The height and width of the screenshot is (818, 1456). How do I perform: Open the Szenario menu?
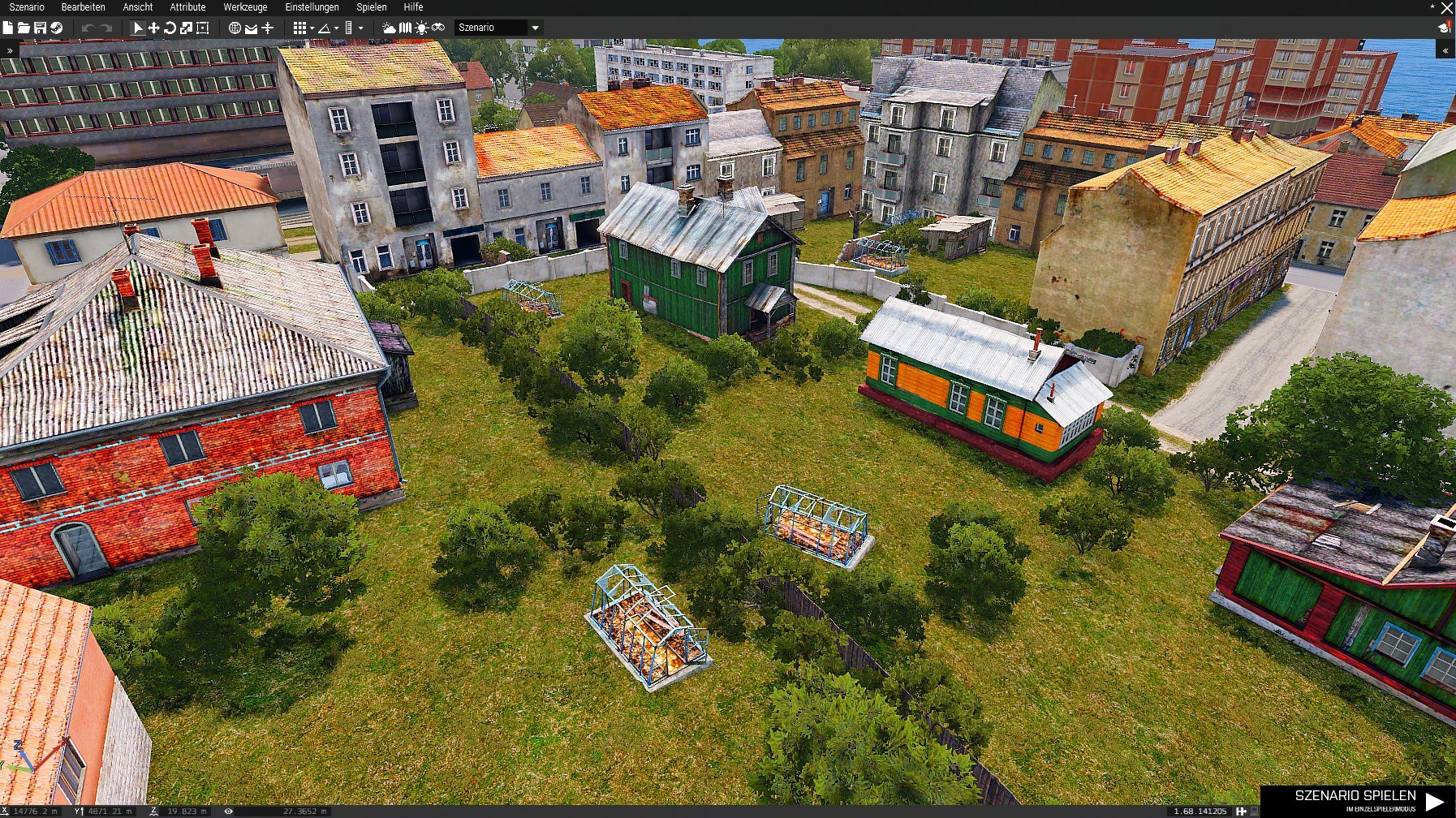[27, 7]
